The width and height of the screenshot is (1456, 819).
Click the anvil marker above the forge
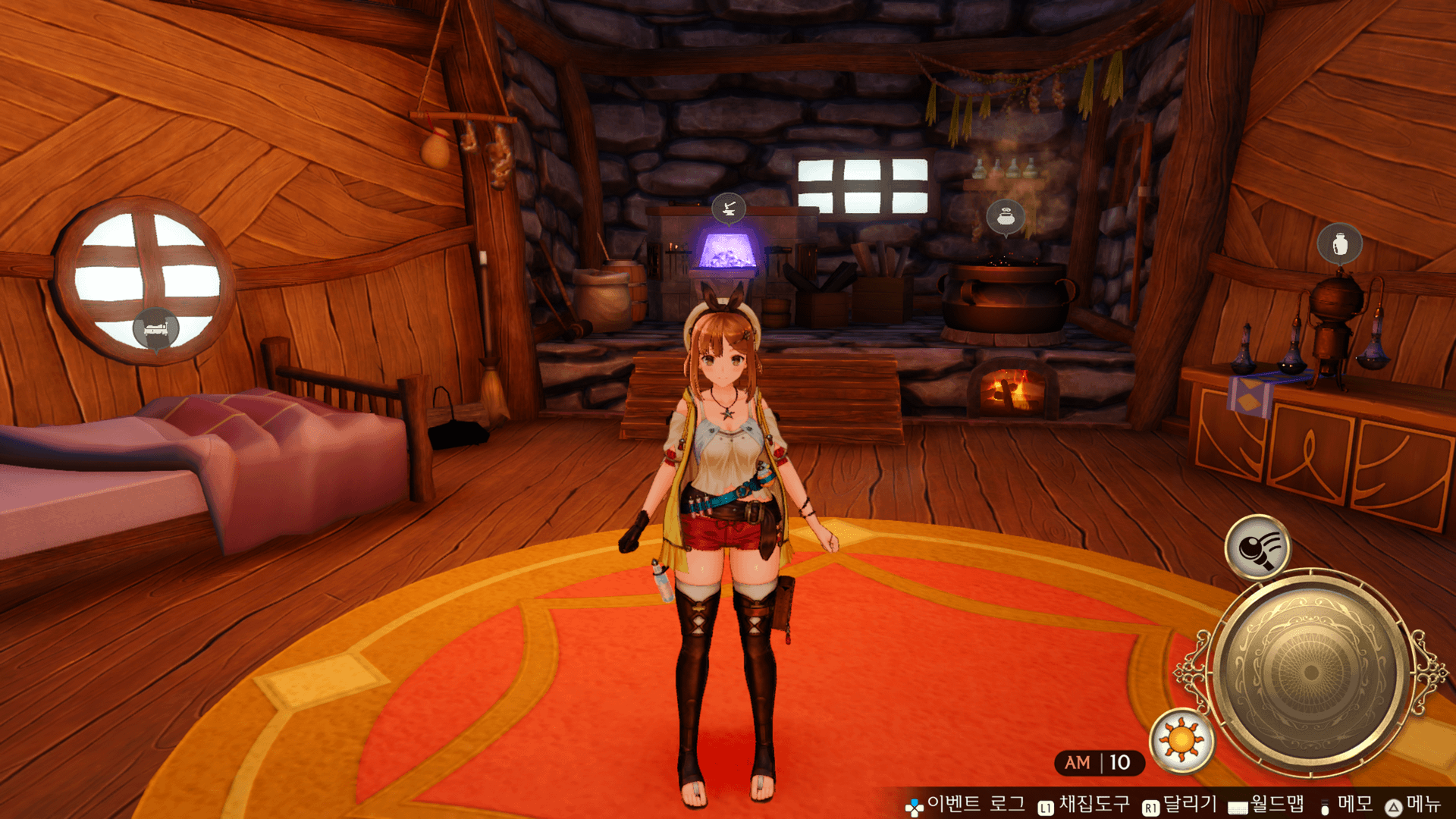[x=728, y=207]
